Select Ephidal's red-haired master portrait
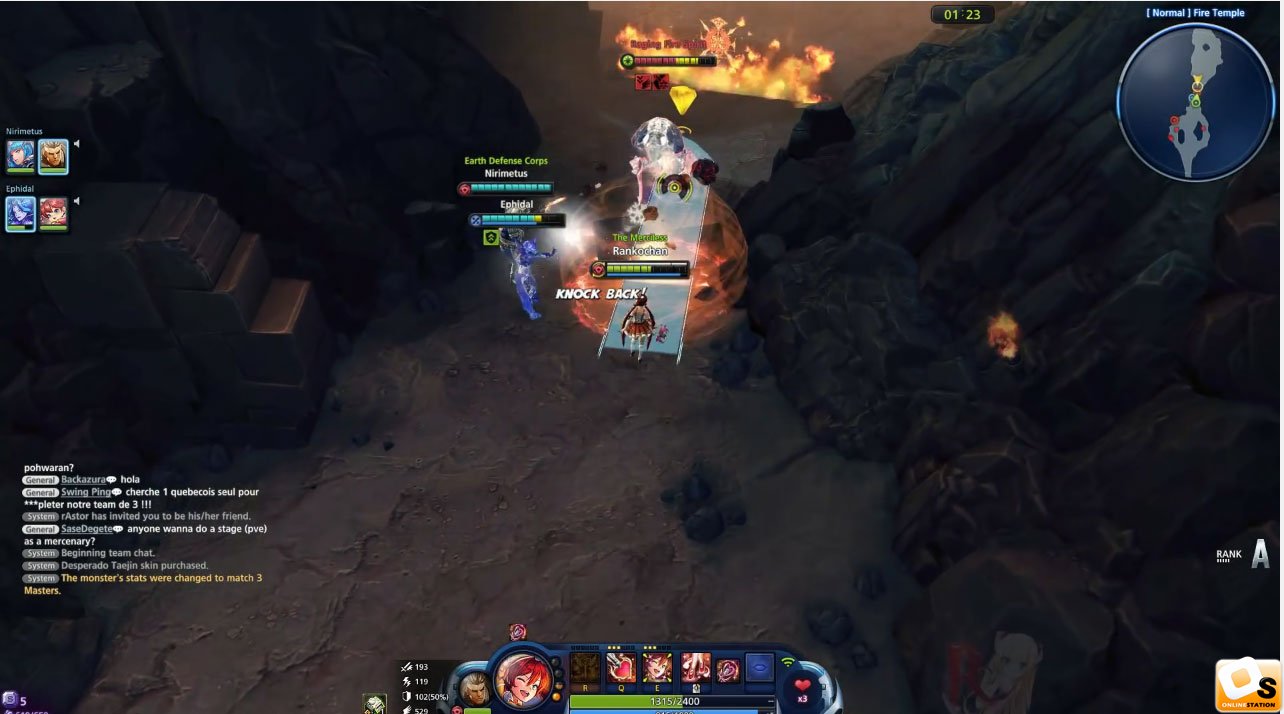Screen dimensions: 1284x714 (x=53, y=213)
